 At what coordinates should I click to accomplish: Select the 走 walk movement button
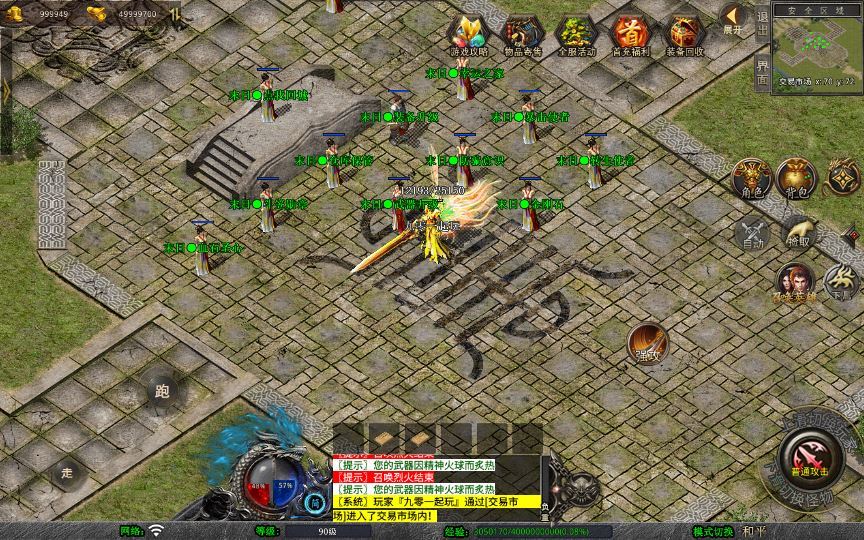click(67, 472)
